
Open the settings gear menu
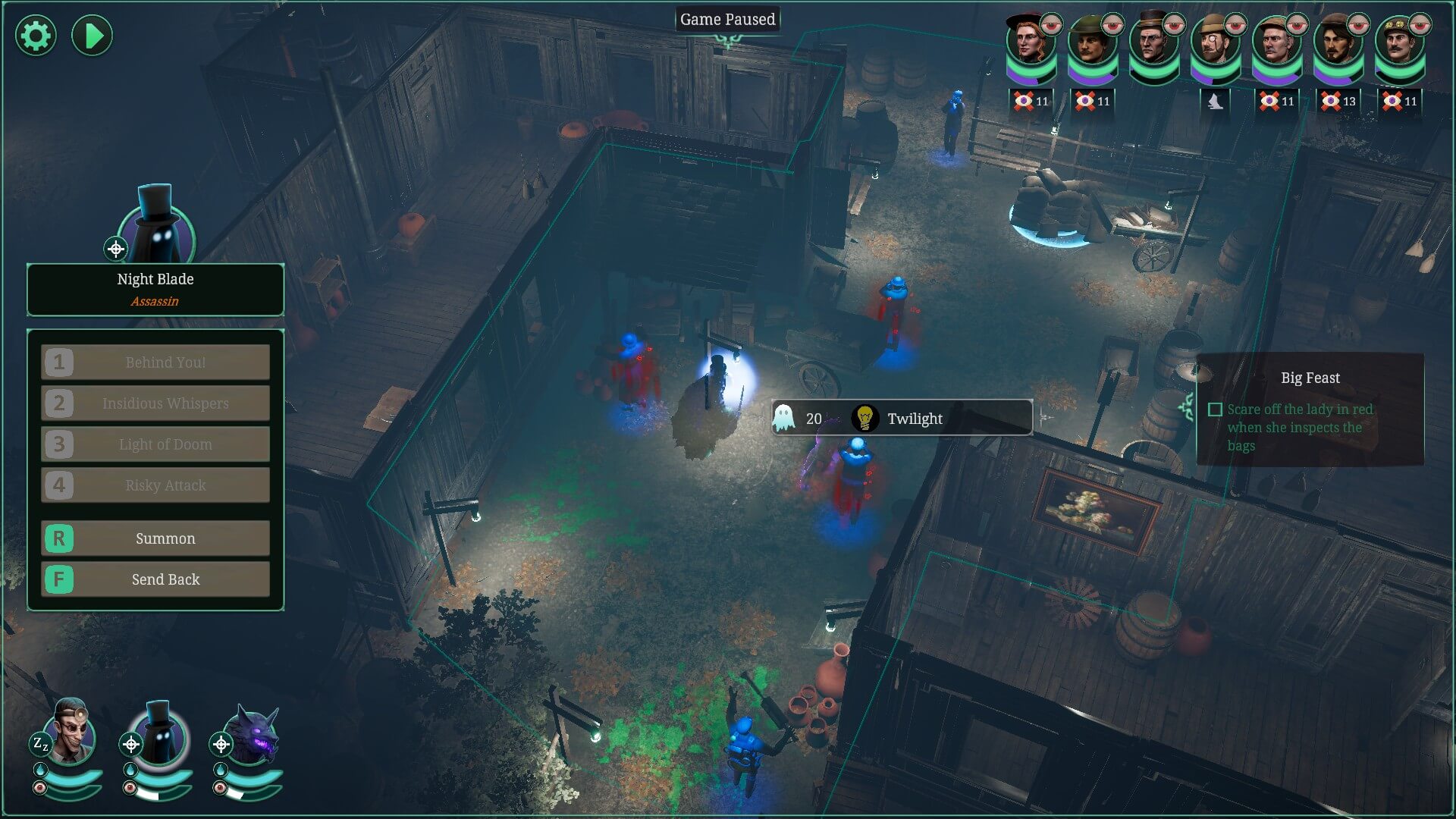pos(35,35)
